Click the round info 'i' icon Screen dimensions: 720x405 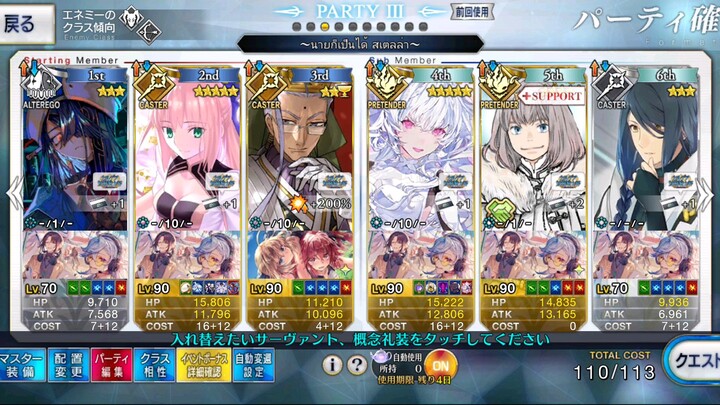pos(332,365)
